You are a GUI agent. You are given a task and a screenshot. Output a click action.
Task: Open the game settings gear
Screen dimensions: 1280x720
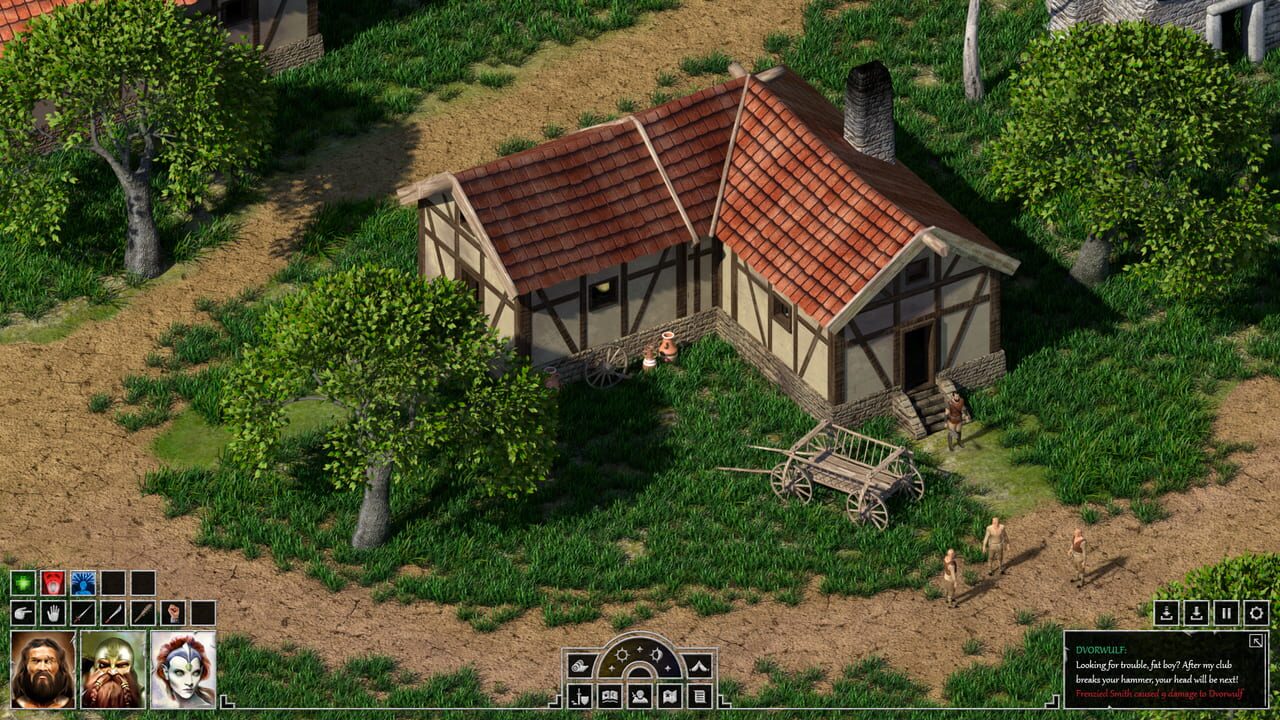pyautogui.click(x=1256, y=613)
